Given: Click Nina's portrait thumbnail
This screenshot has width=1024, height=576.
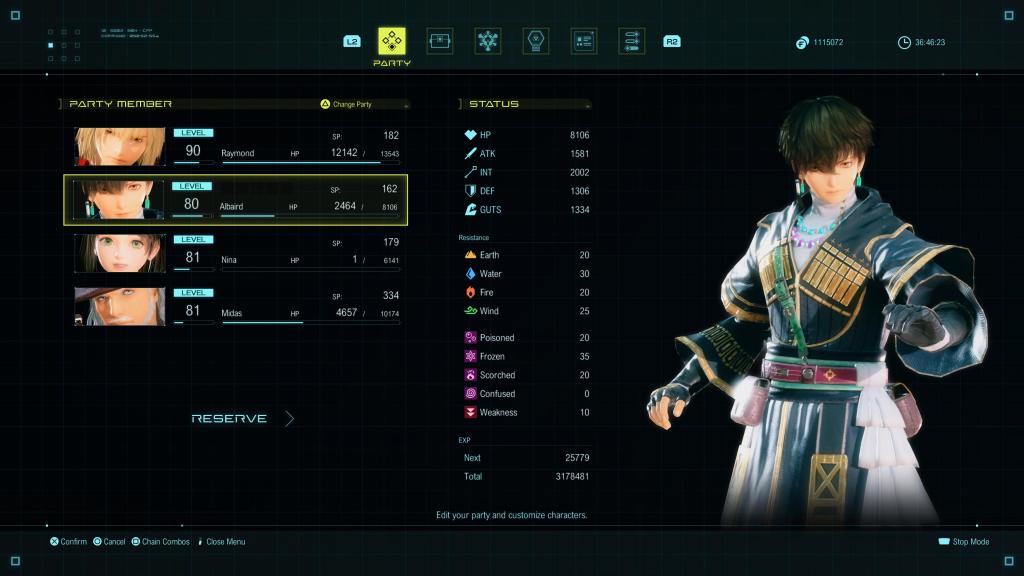Looking at the screenshot, I should pos(120,253).
